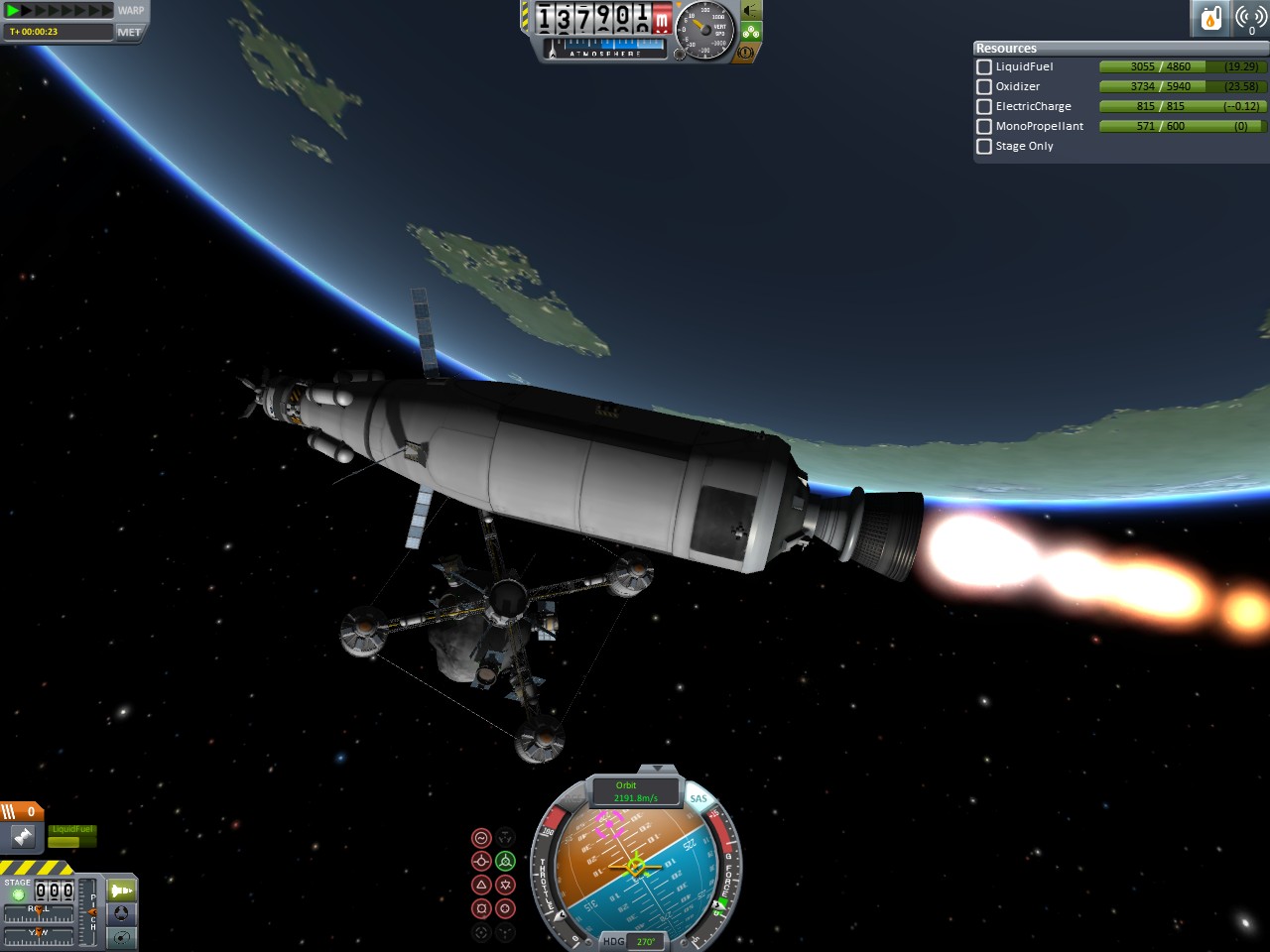
Task: Toggle the SAS button on the navball
Action: point(698,798)
